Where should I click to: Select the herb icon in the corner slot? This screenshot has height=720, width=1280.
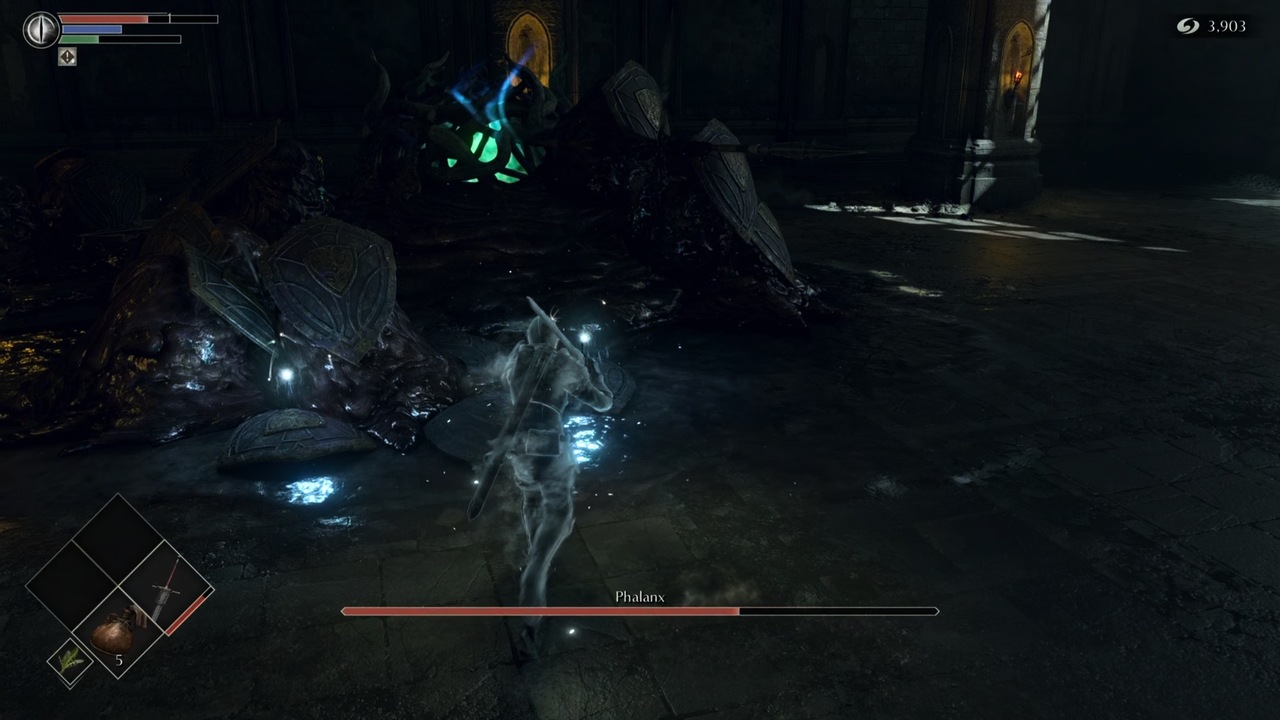(x=70, y=660)
